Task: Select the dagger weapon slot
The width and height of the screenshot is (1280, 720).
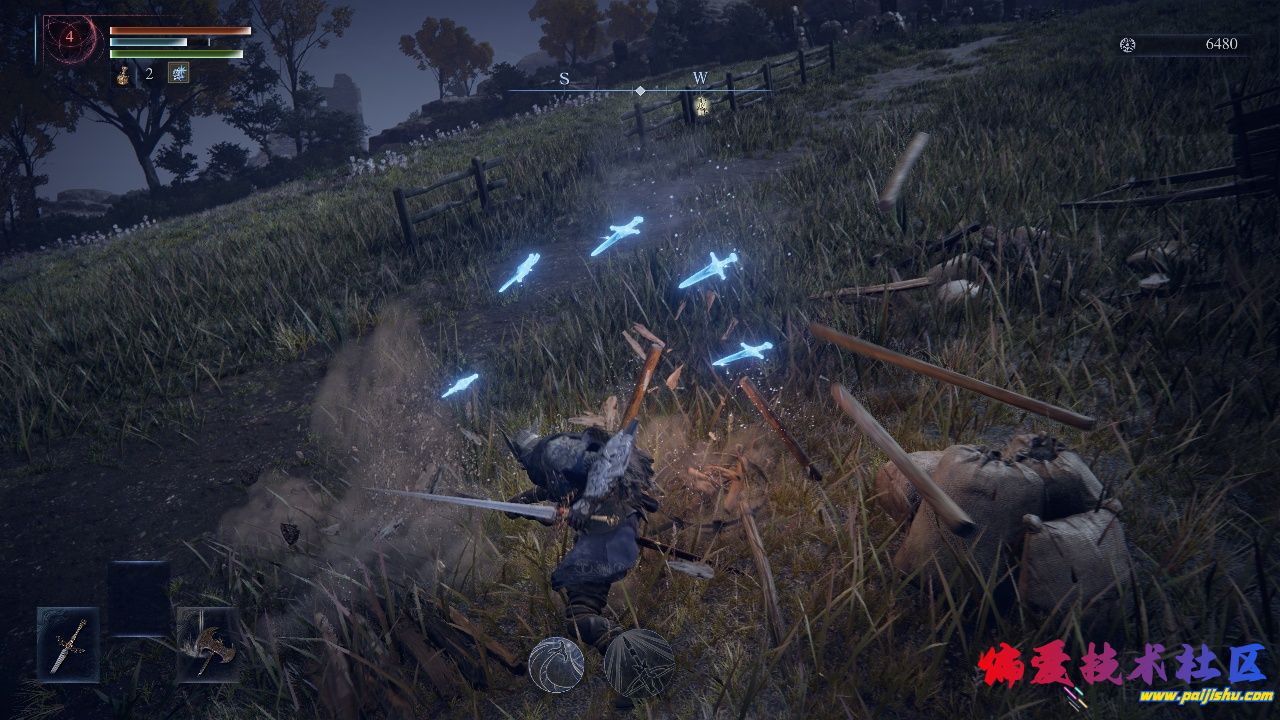Action: 69,643
